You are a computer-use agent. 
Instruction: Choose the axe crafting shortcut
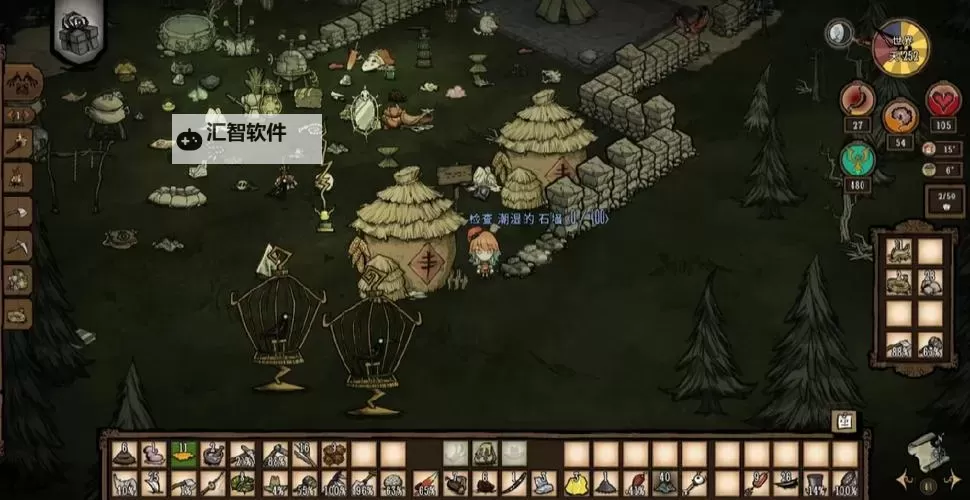click(18, 212)
